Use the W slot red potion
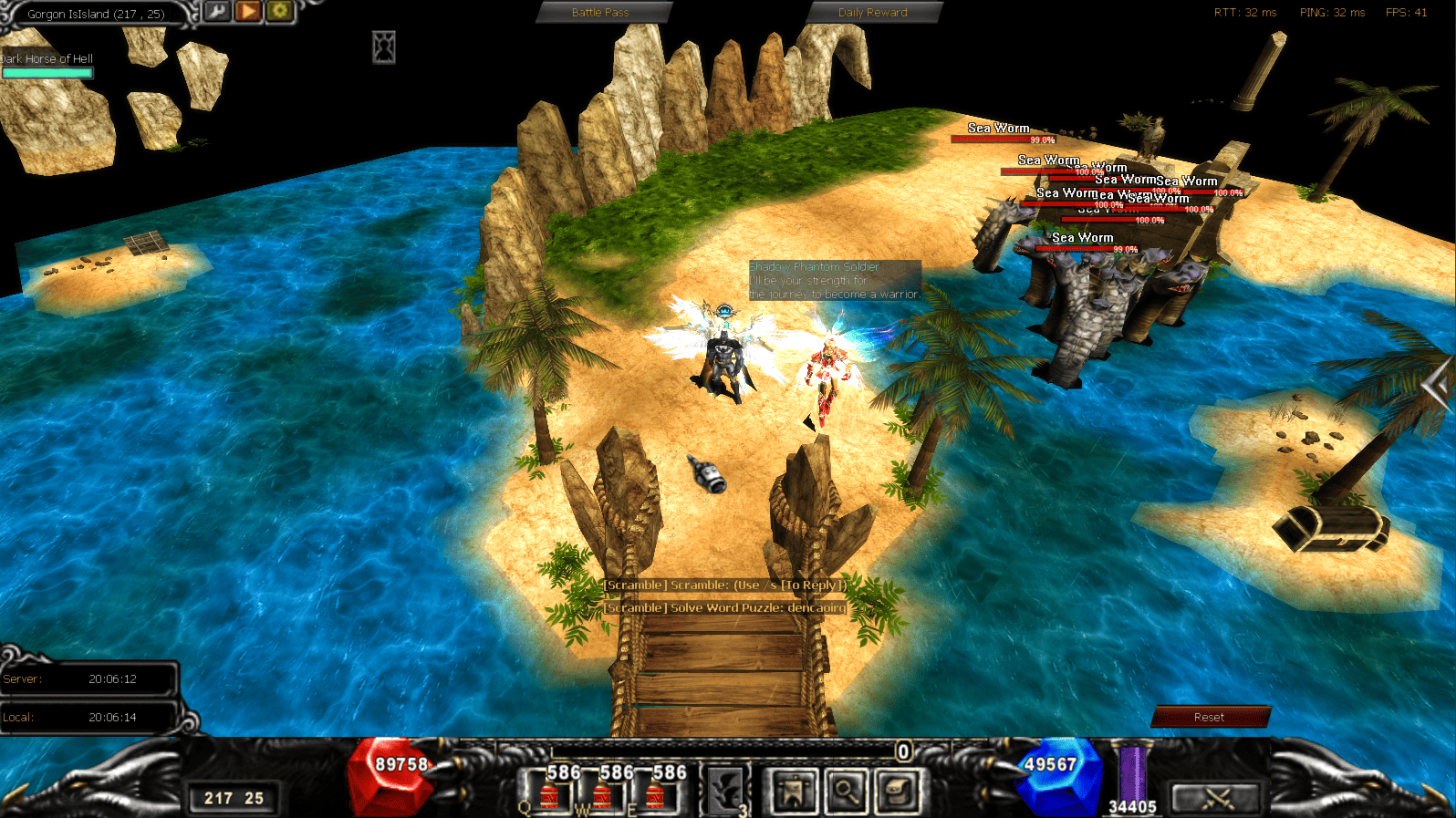Viewport: 1456px width, 818px height. tap(602, 793)
